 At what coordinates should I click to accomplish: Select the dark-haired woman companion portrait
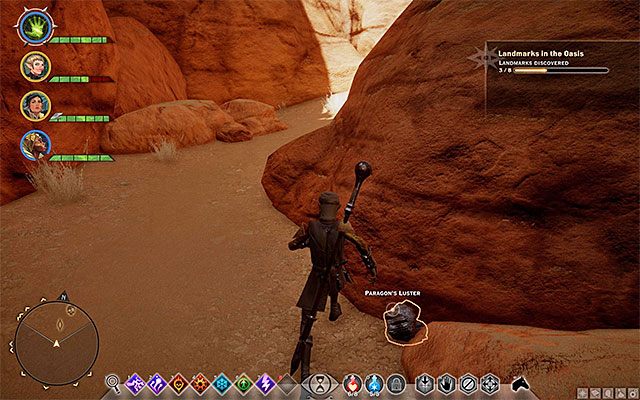coord(35,105)
